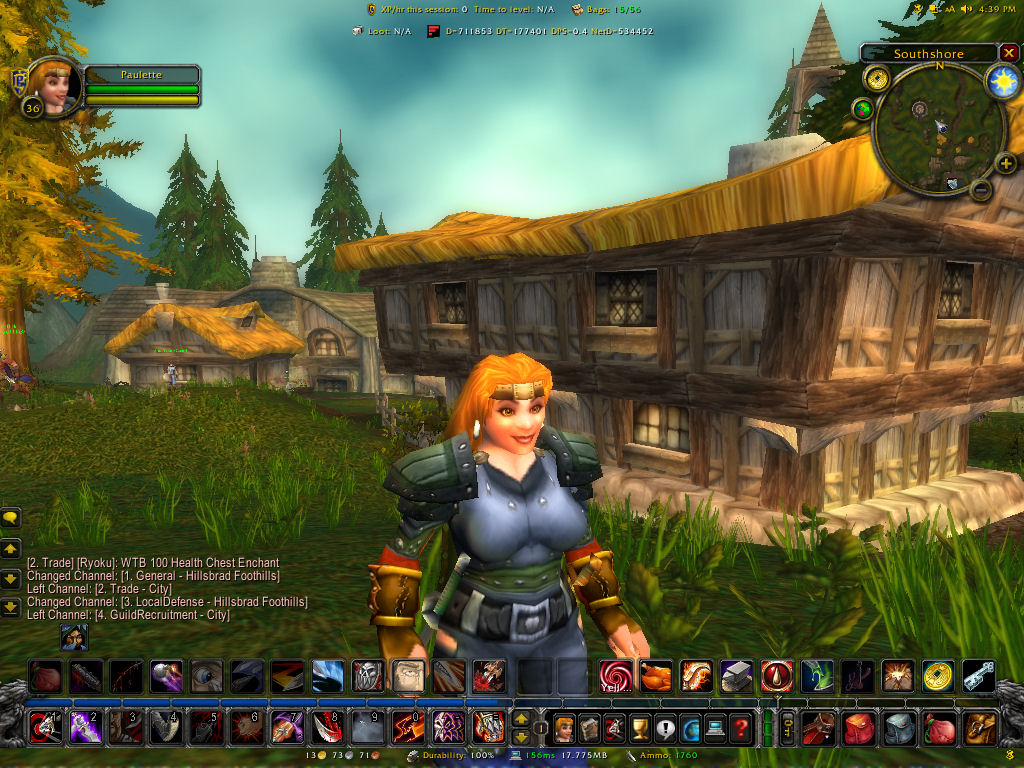Screen dimensions: 1024x768
Task: Zoom in the minimap with the plus button
Action: (x=1006, y=164)
